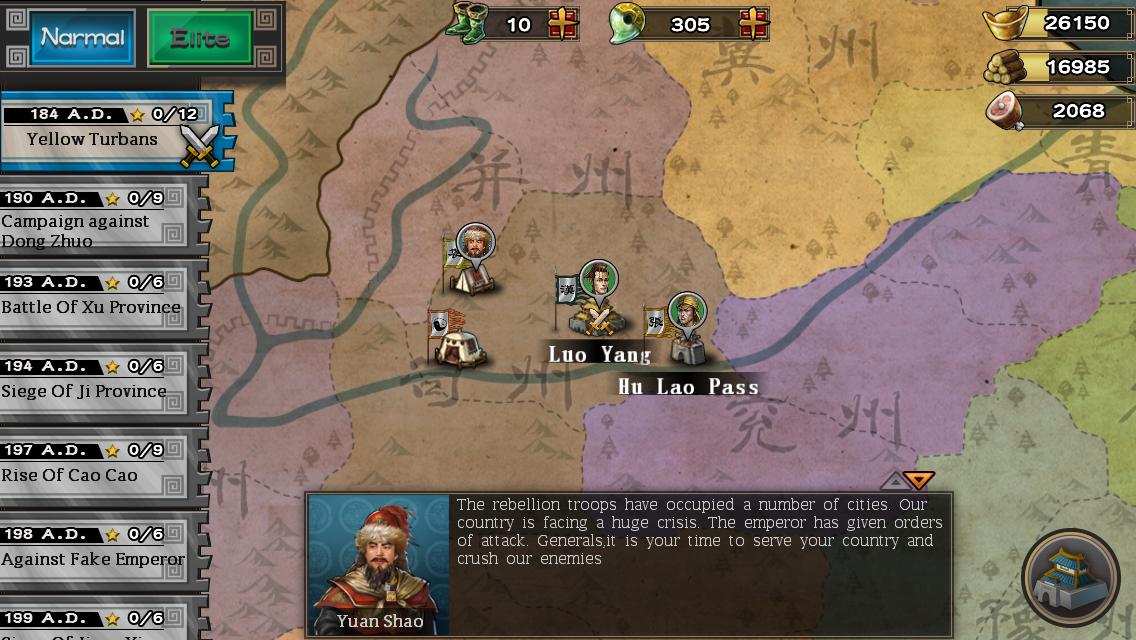Add more boots with plus button

pyautogui.click(x=563, y=24)
